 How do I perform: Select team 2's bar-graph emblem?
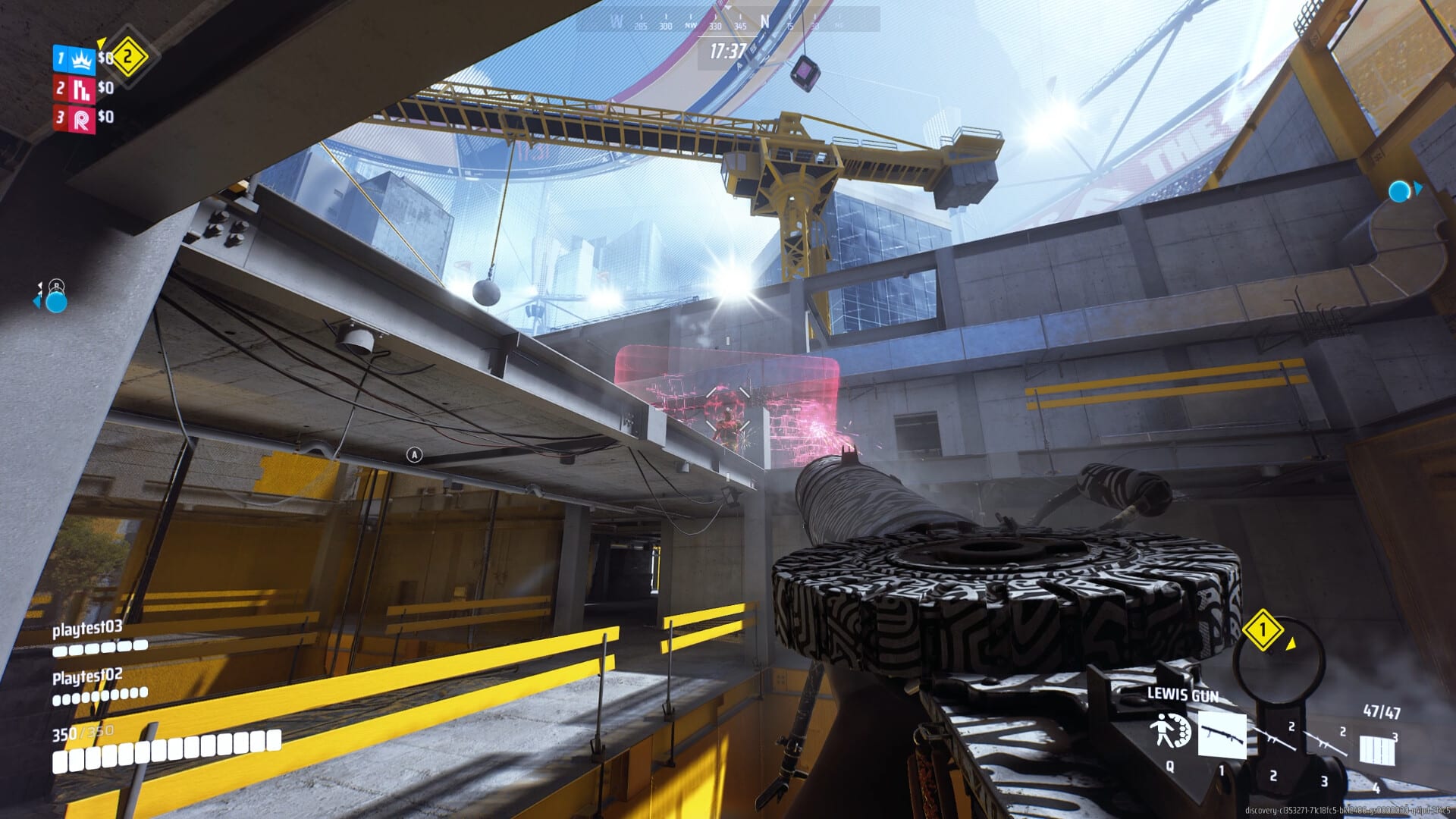[x=81, y=89]
